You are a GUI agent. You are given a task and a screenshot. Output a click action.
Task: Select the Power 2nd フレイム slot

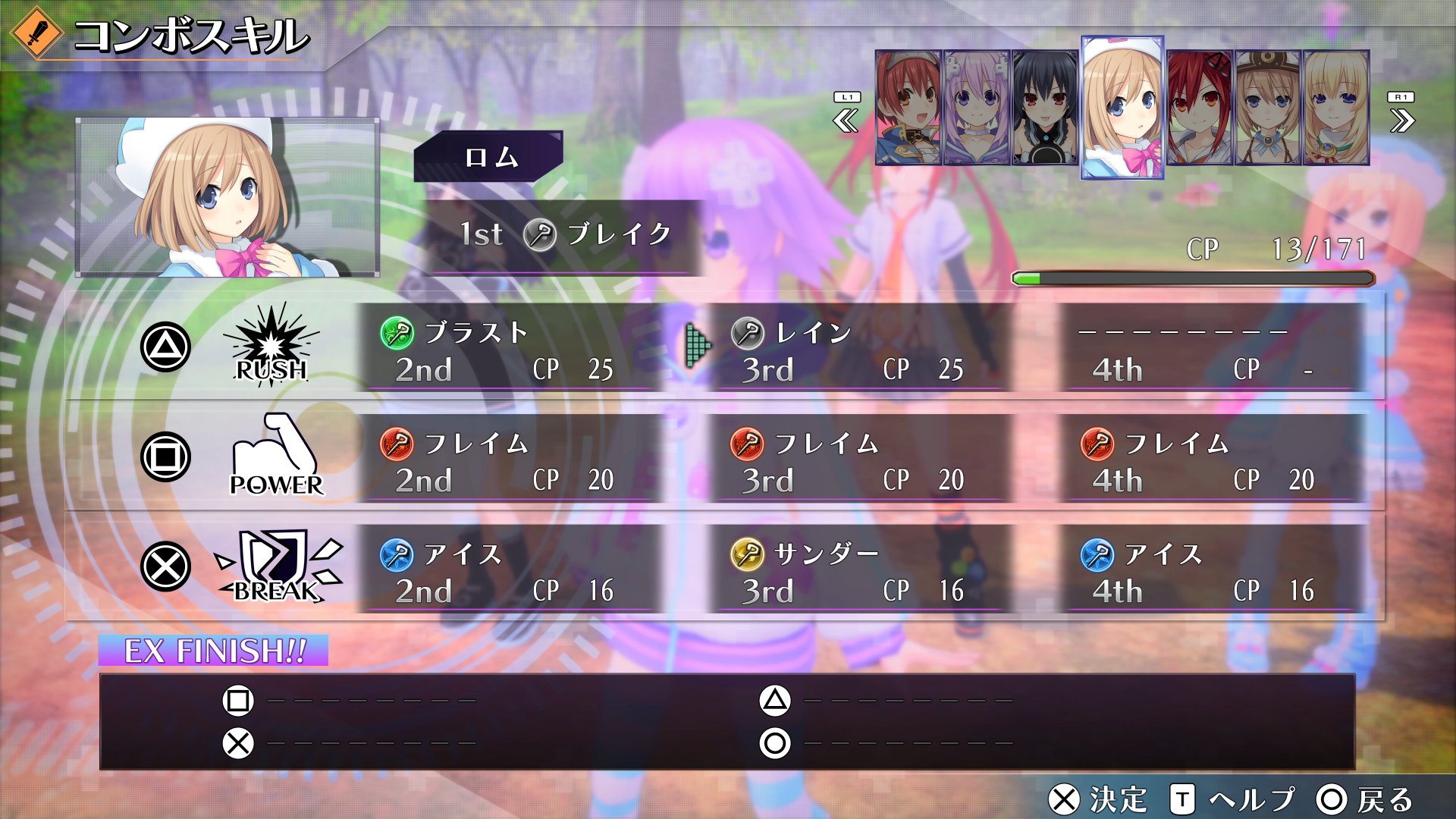pyautogui.click(x=508, y=460)
